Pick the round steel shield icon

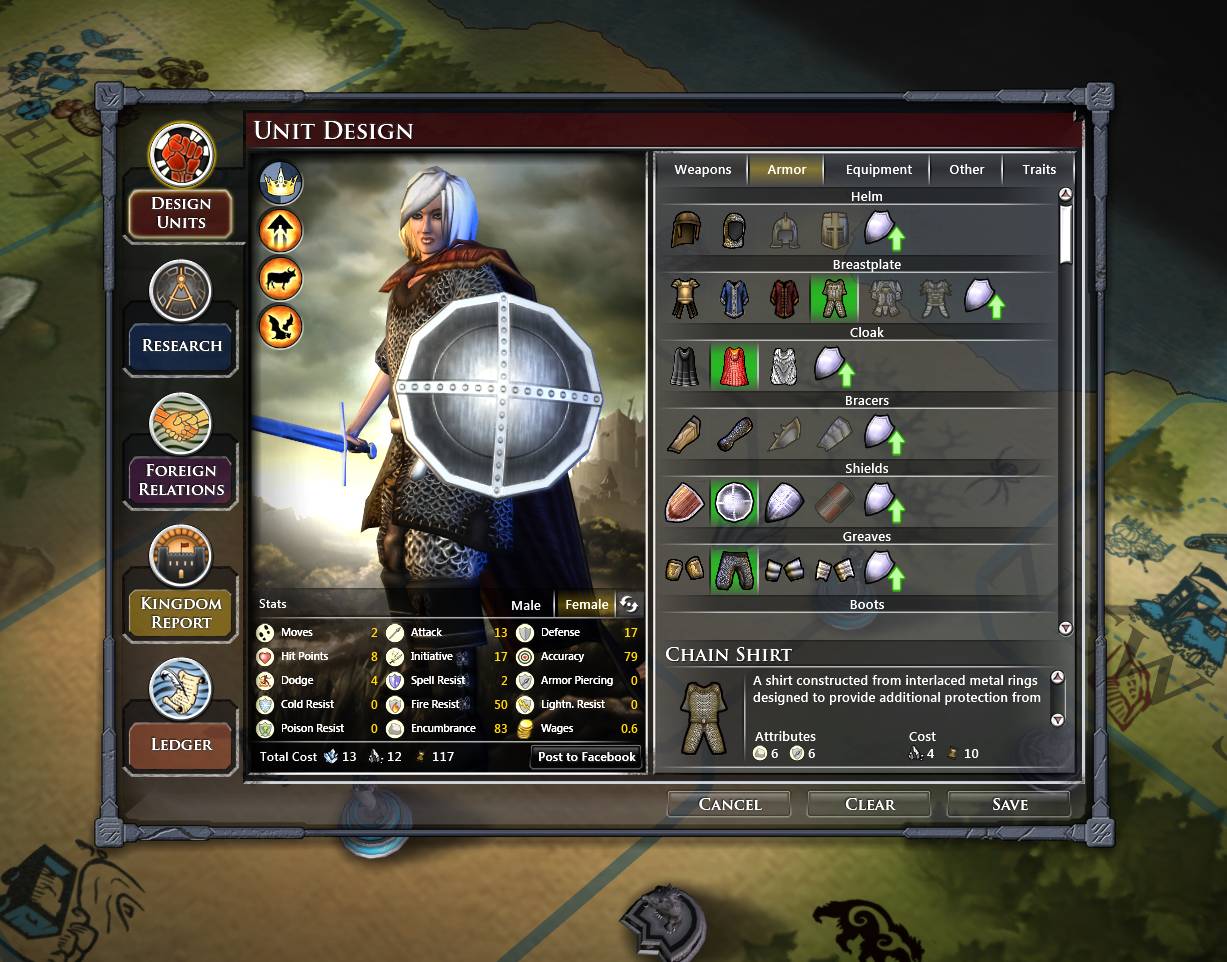pyautogui.click(x=734, y=502)
